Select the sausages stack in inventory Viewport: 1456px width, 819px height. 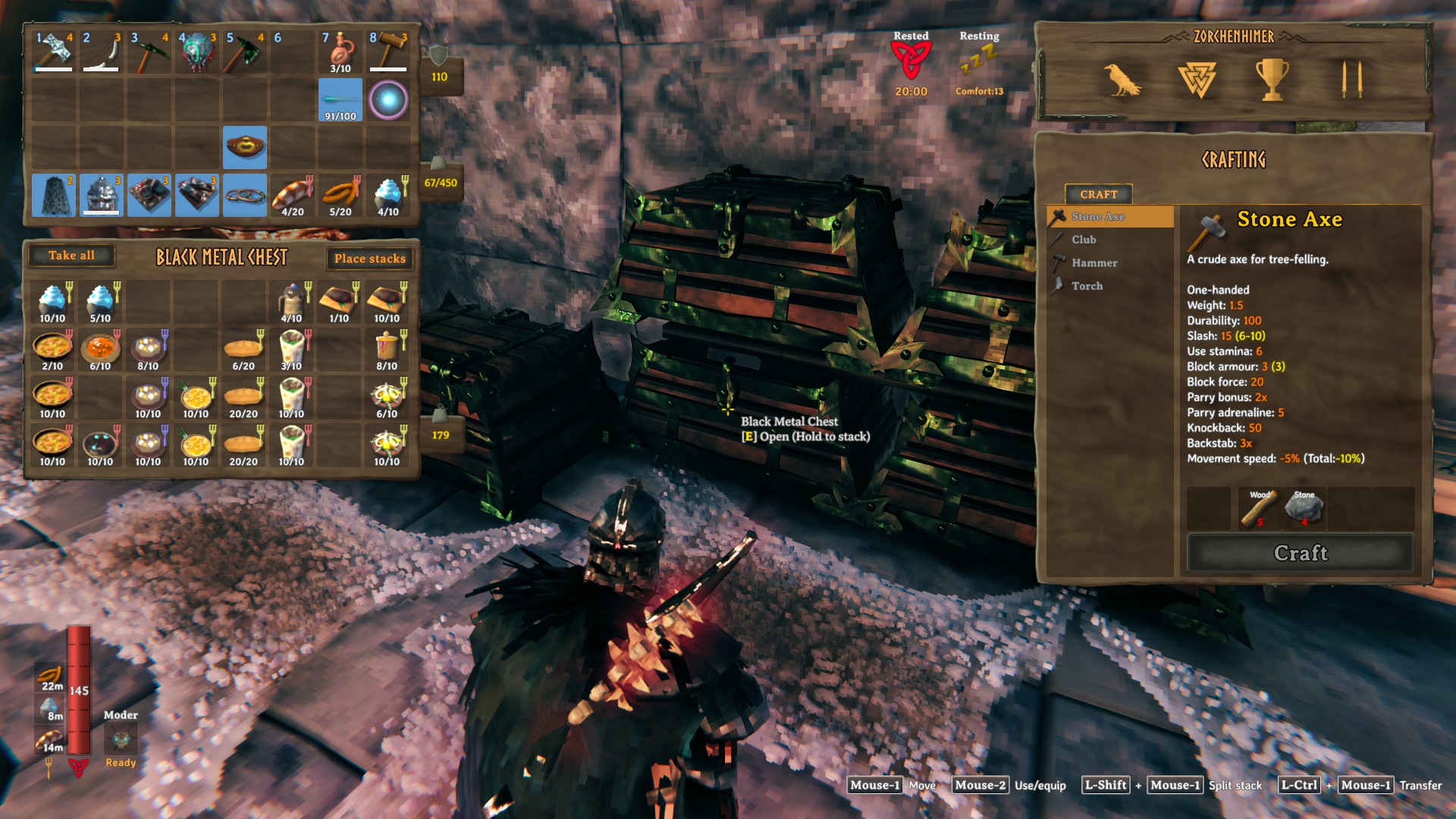(x=340, y=196)
